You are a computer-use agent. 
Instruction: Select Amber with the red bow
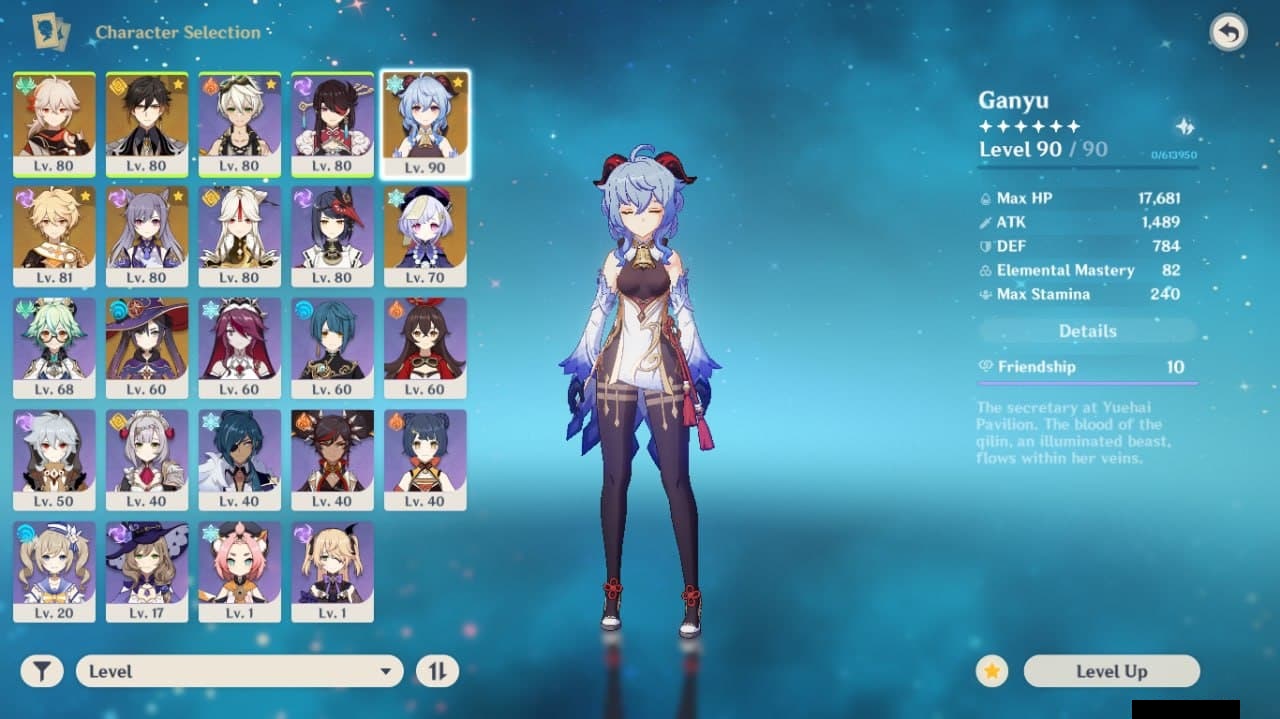425,348
